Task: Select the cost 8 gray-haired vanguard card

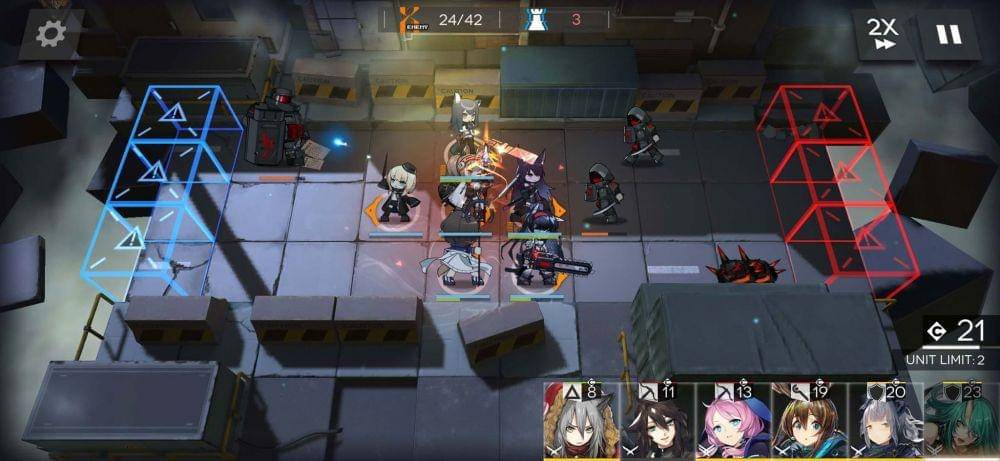Action: (581, 421)
